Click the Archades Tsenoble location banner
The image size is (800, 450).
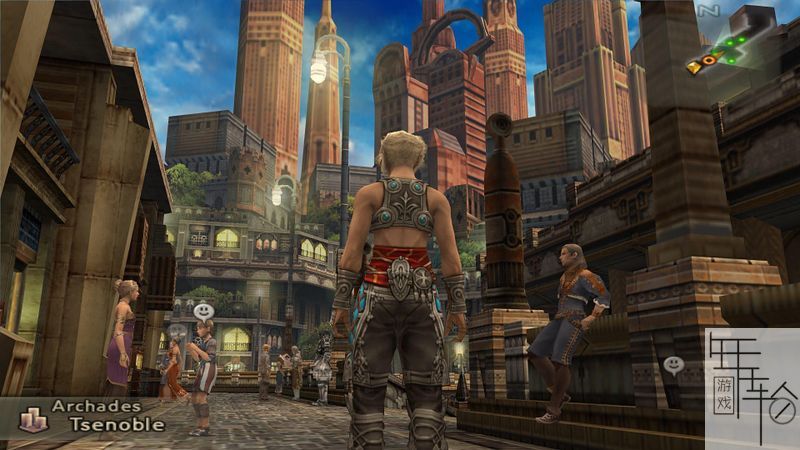[96, 415]
